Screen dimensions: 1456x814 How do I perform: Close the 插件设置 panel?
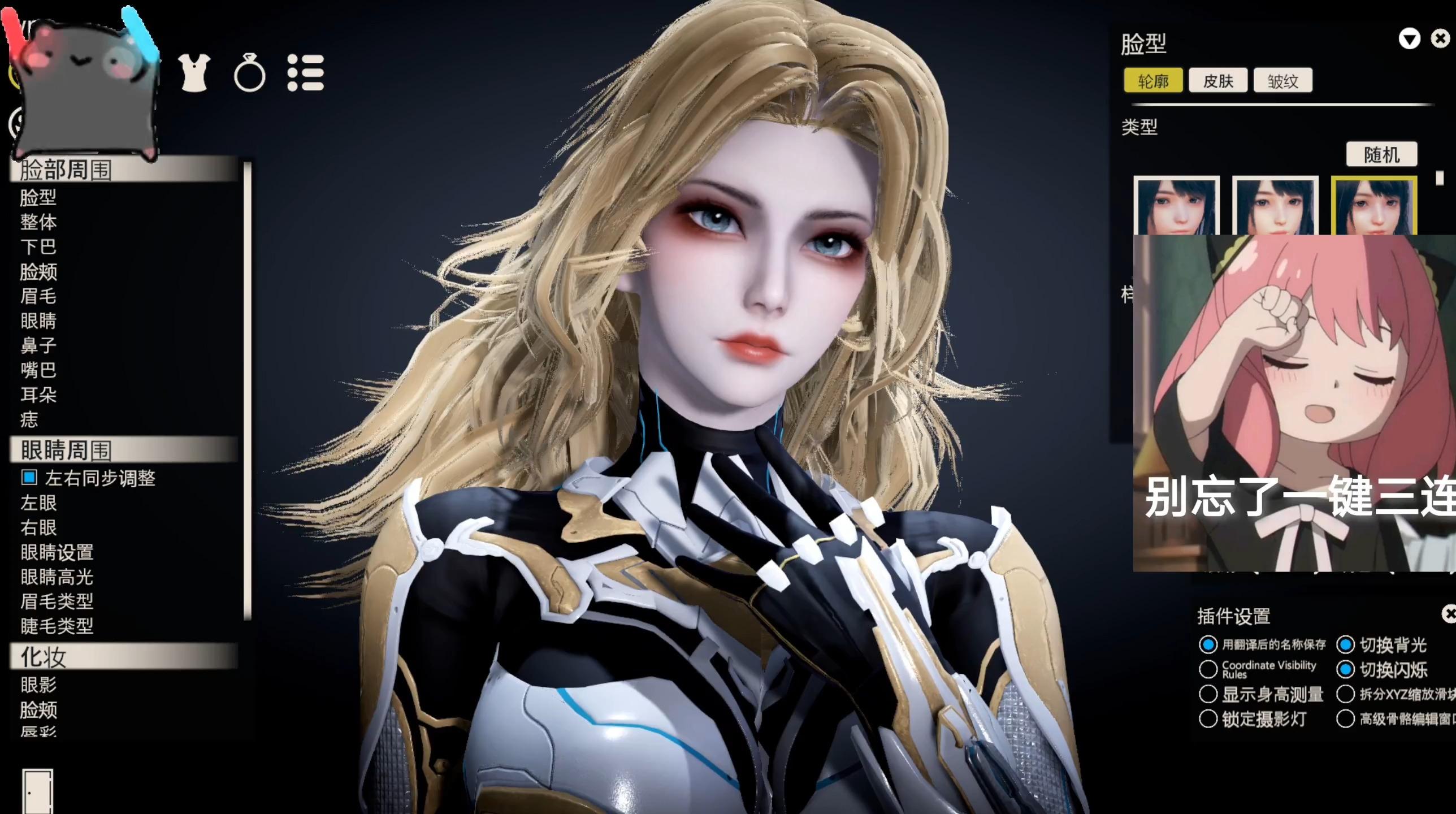pos(1447,613)
